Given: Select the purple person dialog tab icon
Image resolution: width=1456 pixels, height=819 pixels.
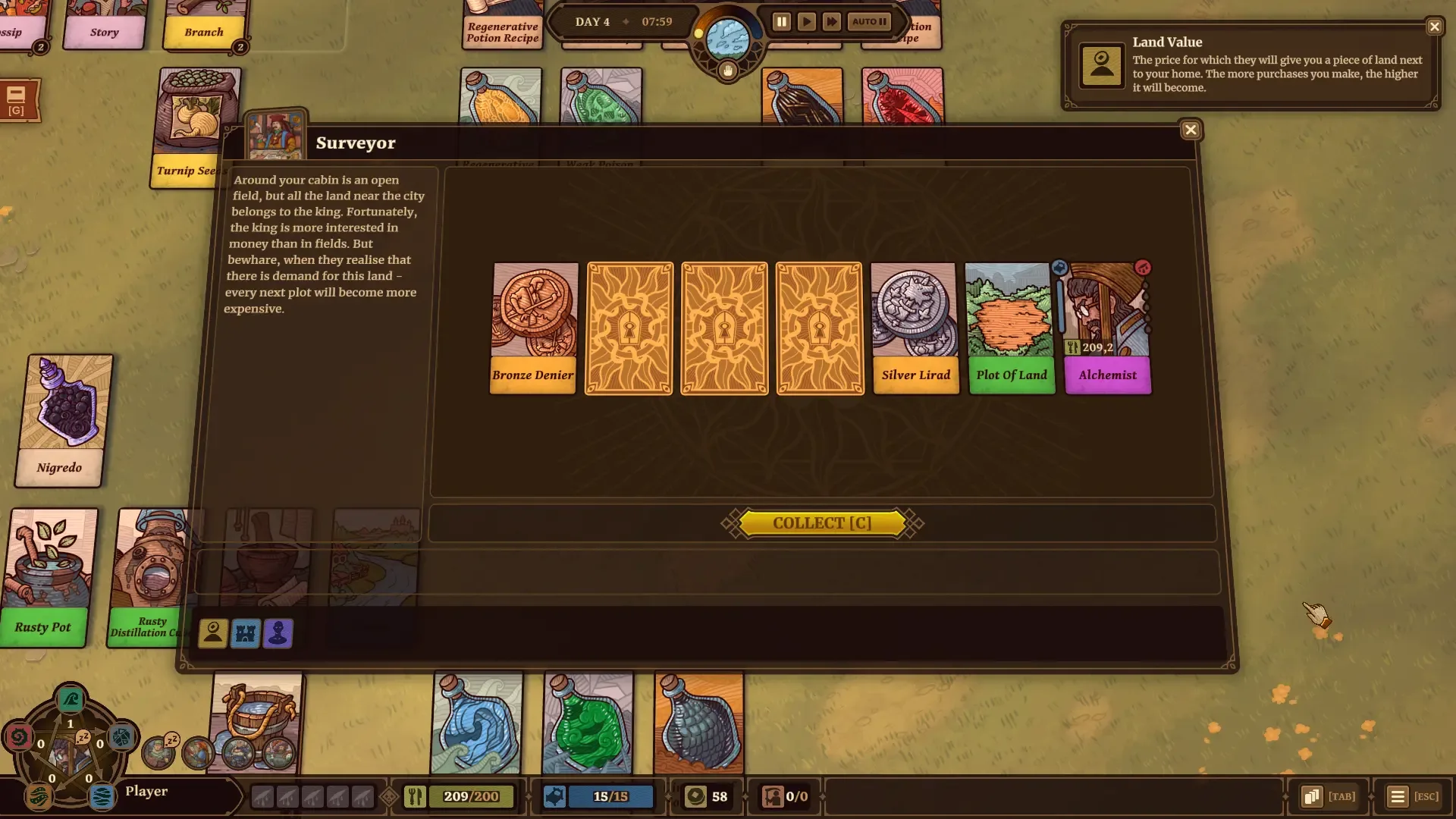Looking at the screenshot, I should click(278, 633).
